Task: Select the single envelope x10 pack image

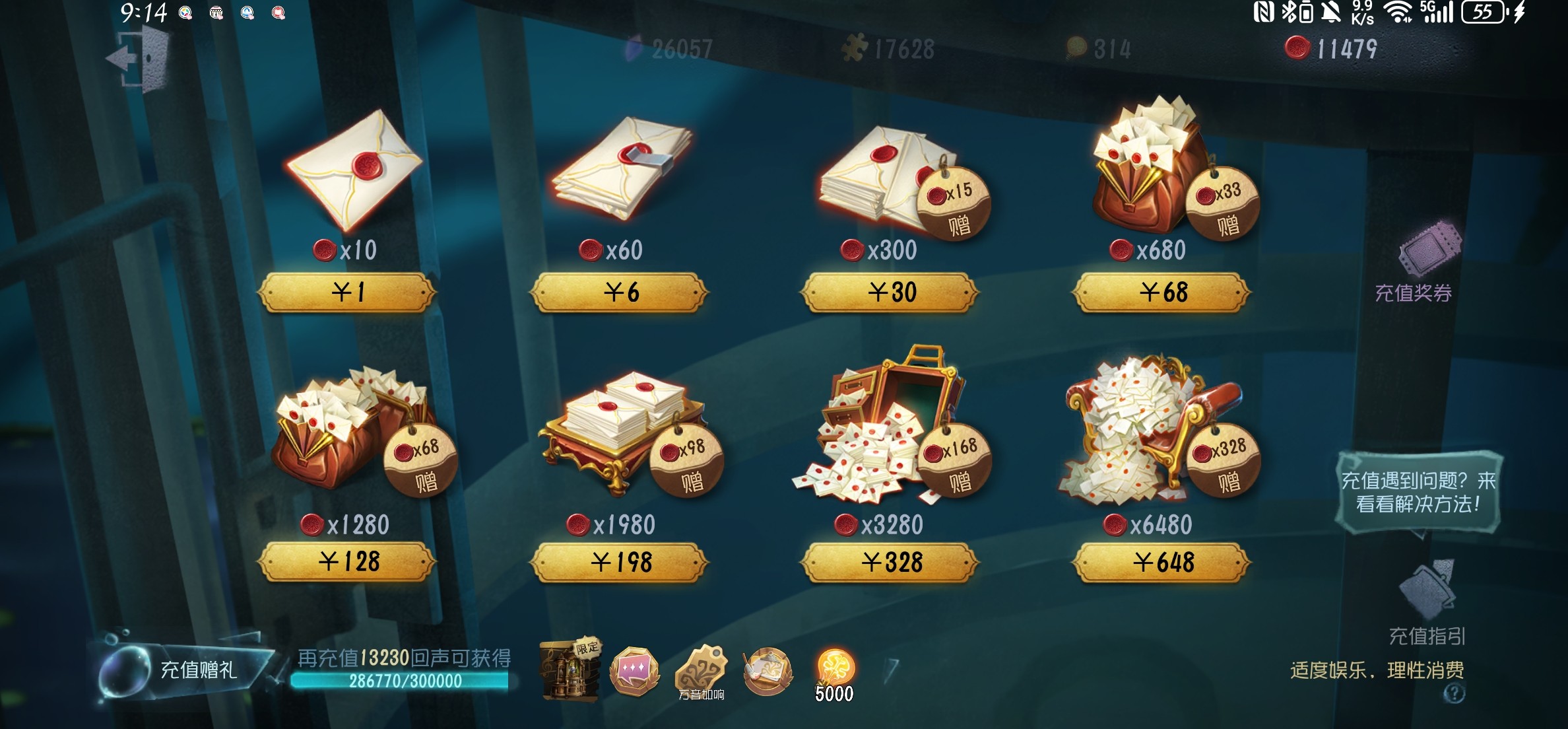Action: coord(354,170)
